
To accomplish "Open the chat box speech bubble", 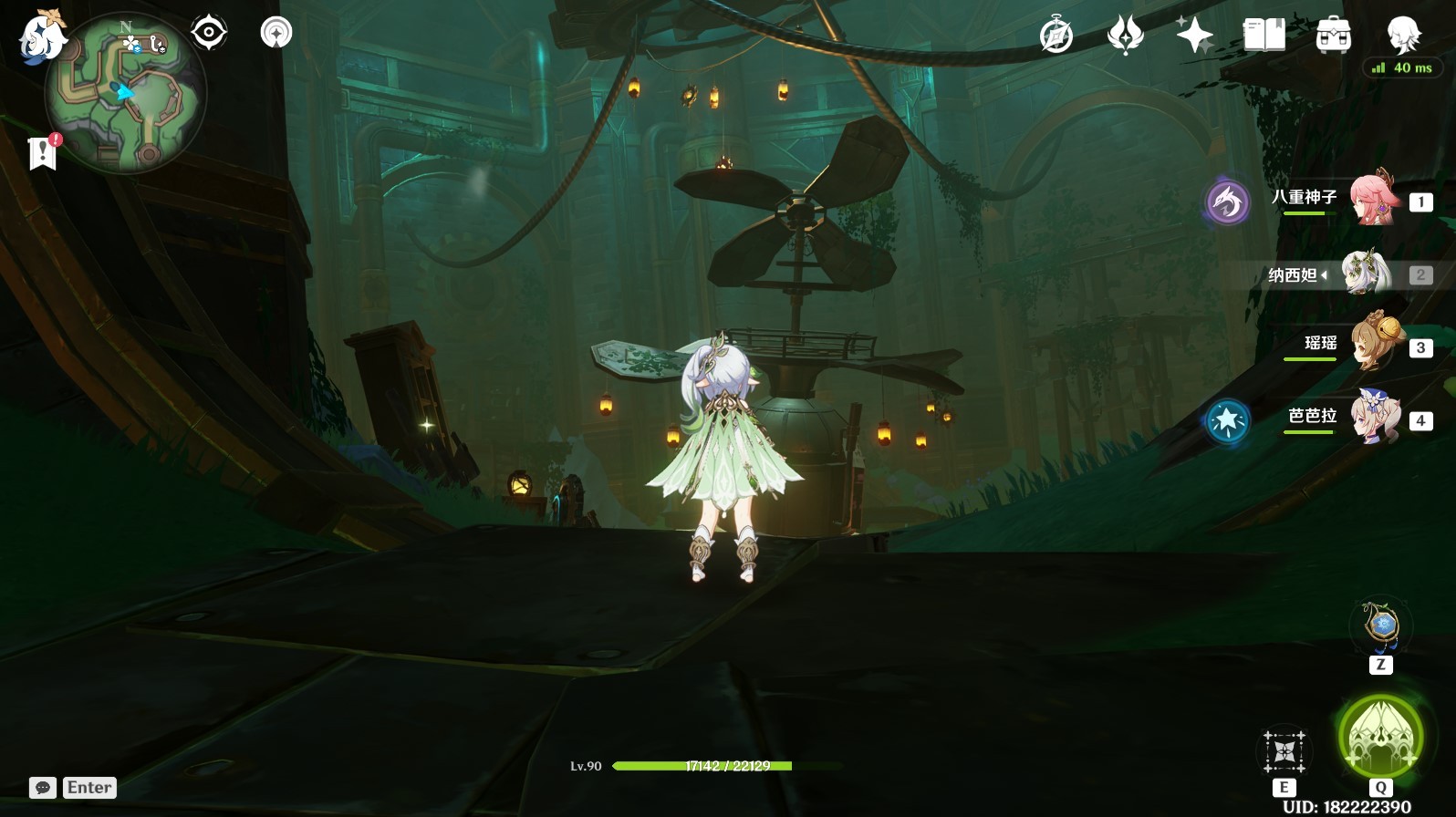I will pos(43,788).
